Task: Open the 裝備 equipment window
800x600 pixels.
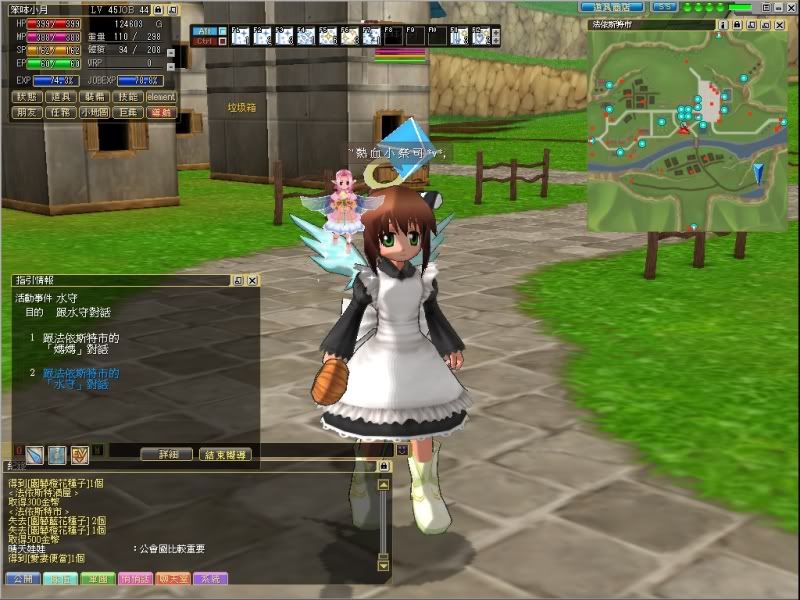Action: pos(95,97)
